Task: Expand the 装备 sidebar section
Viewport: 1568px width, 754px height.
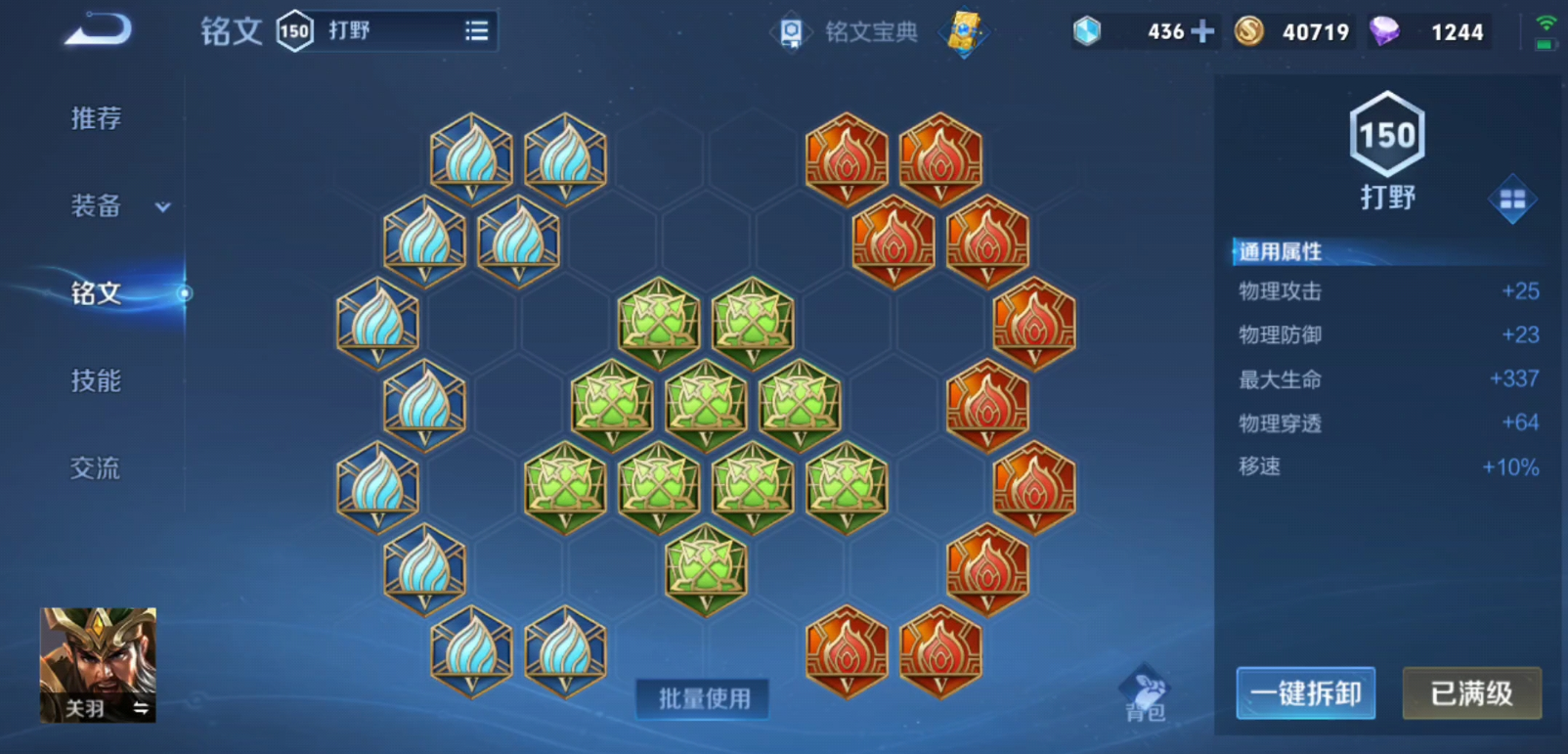Action: click(x=109, y=206)
